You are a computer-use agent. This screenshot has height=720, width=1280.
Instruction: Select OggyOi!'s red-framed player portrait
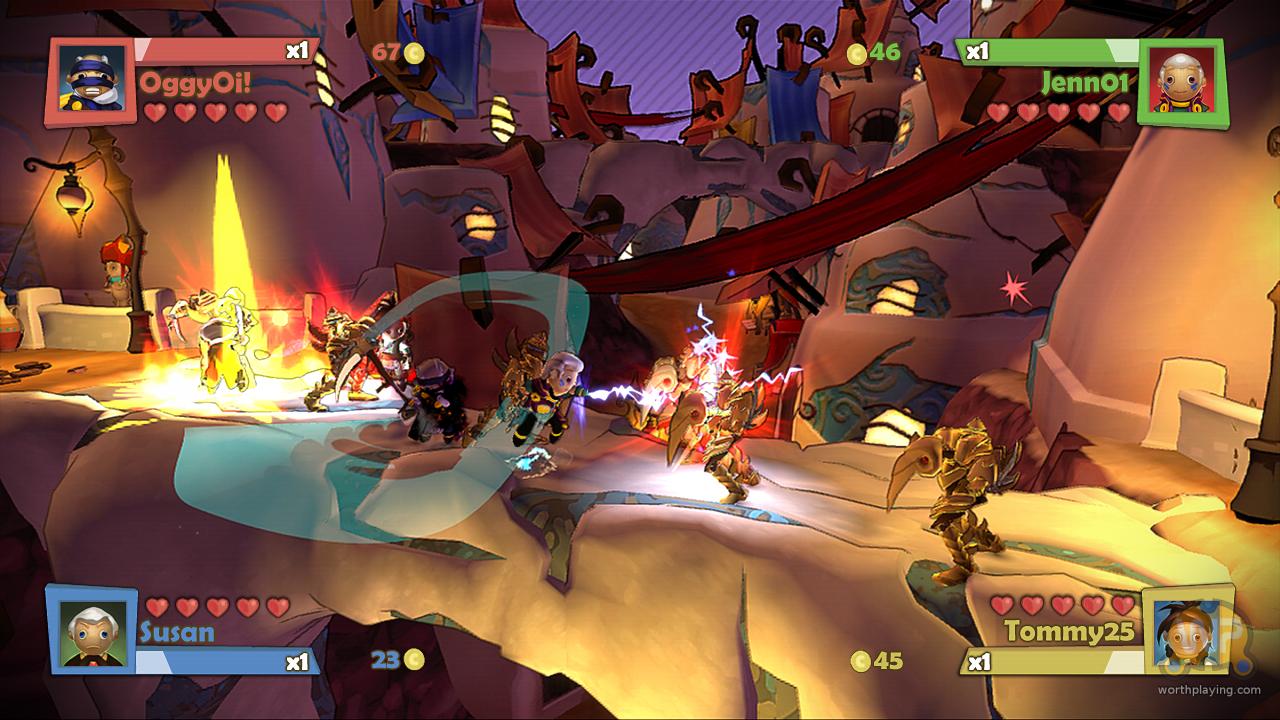click(91, 81)
